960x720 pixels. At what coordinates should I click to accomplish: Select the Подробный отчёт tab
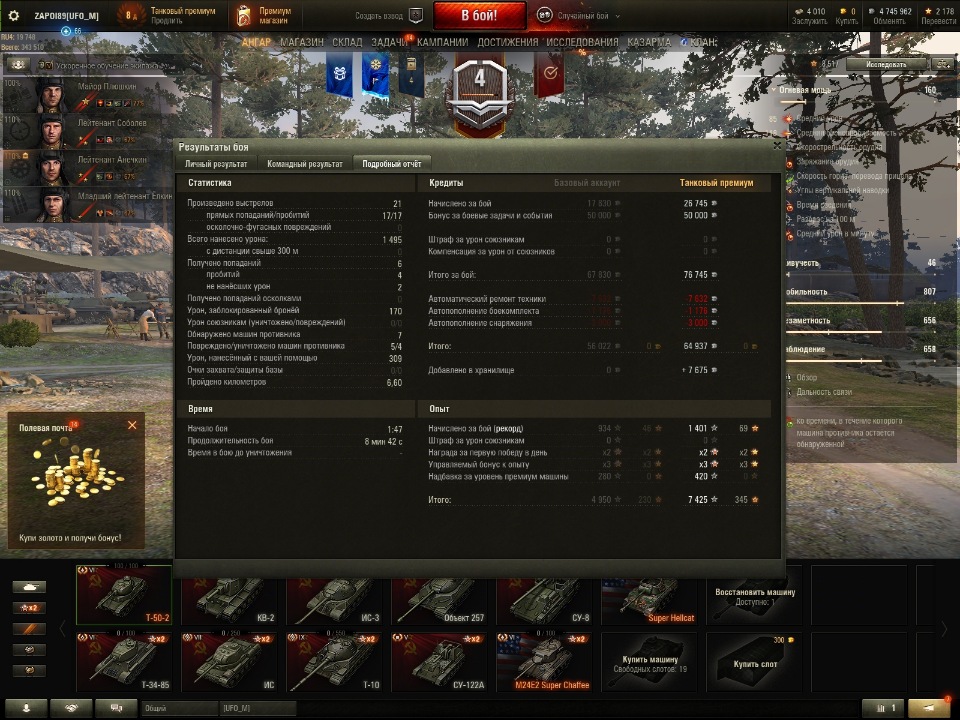tap(391, 163)
